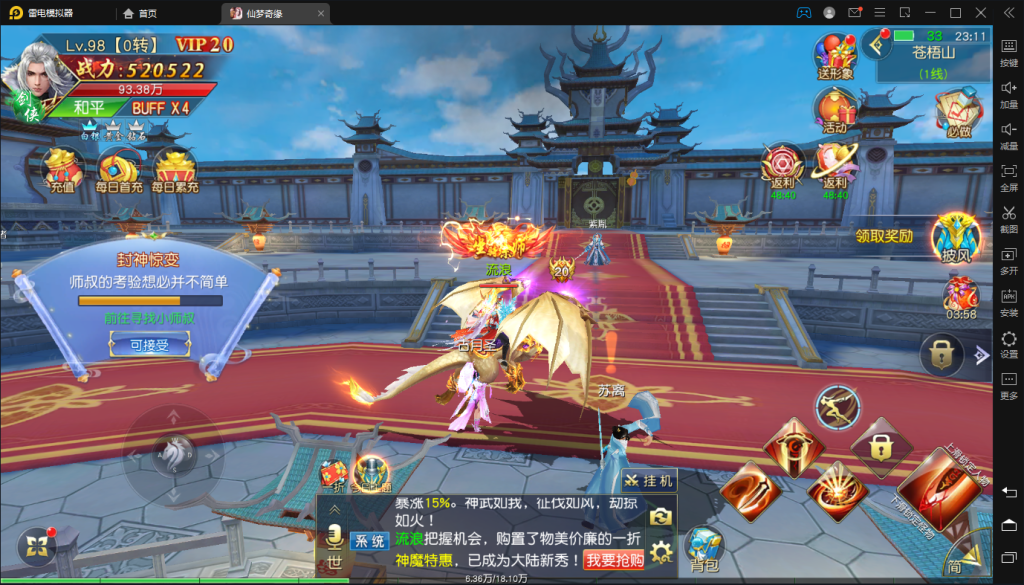Open the VIP 20 privileges
This screenshot has width=1024, height=585.
tap(204, 45)
